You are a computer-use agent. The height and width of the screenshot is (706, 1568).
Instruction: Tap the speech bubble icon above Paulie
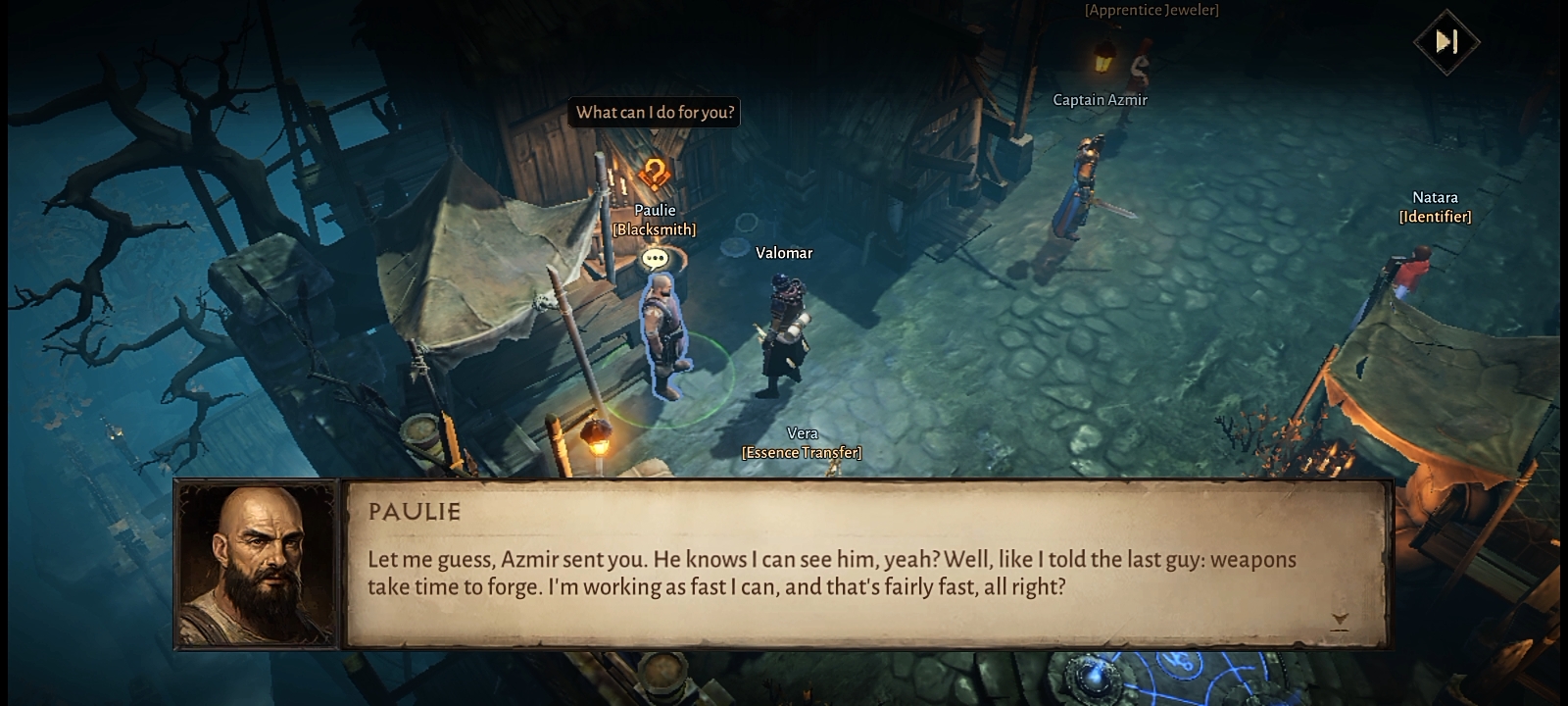pos(655,259)
